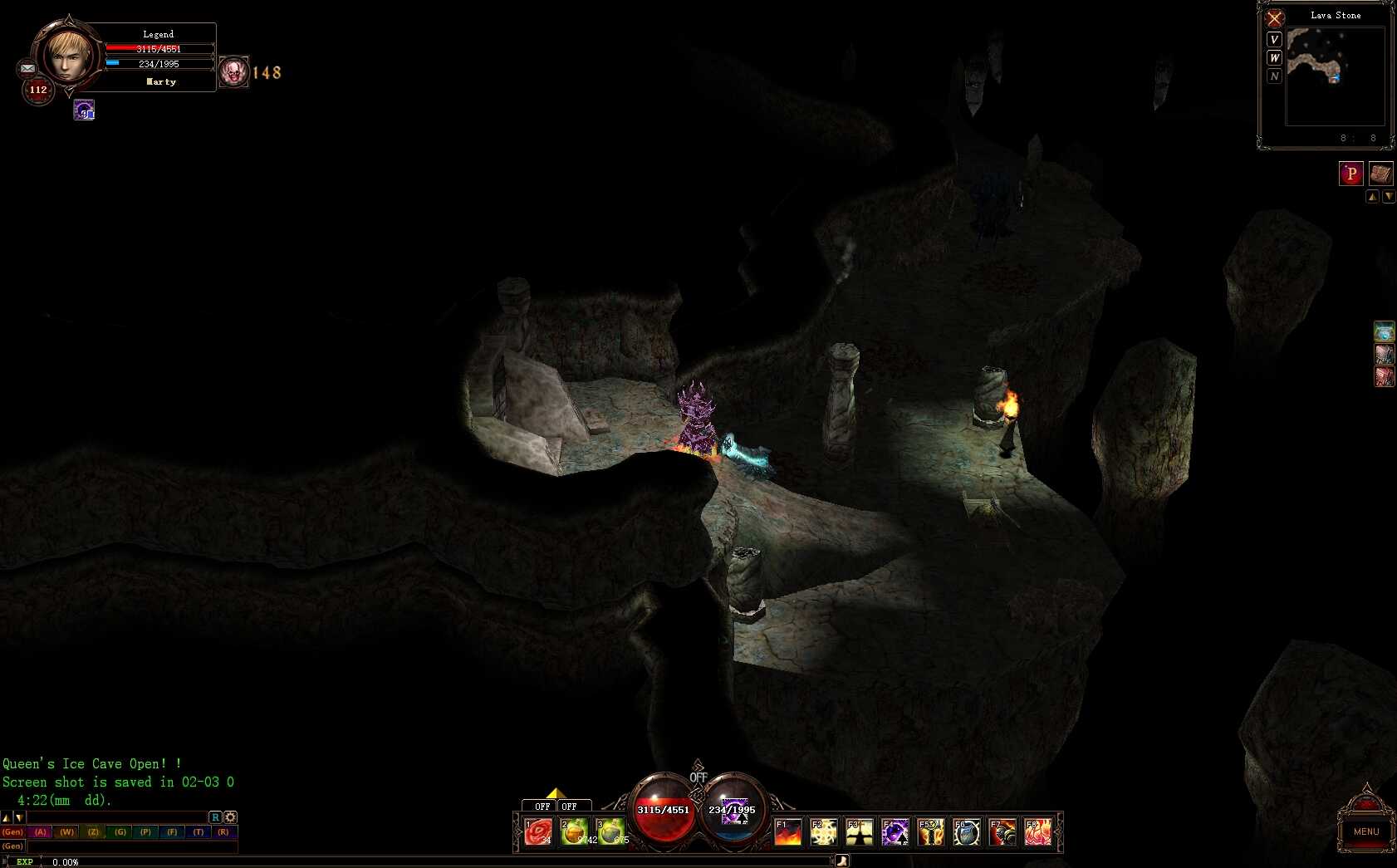Use the orange potion in slot 2
The height and width of the screenshot is (868, 1397).
[574, 831]
